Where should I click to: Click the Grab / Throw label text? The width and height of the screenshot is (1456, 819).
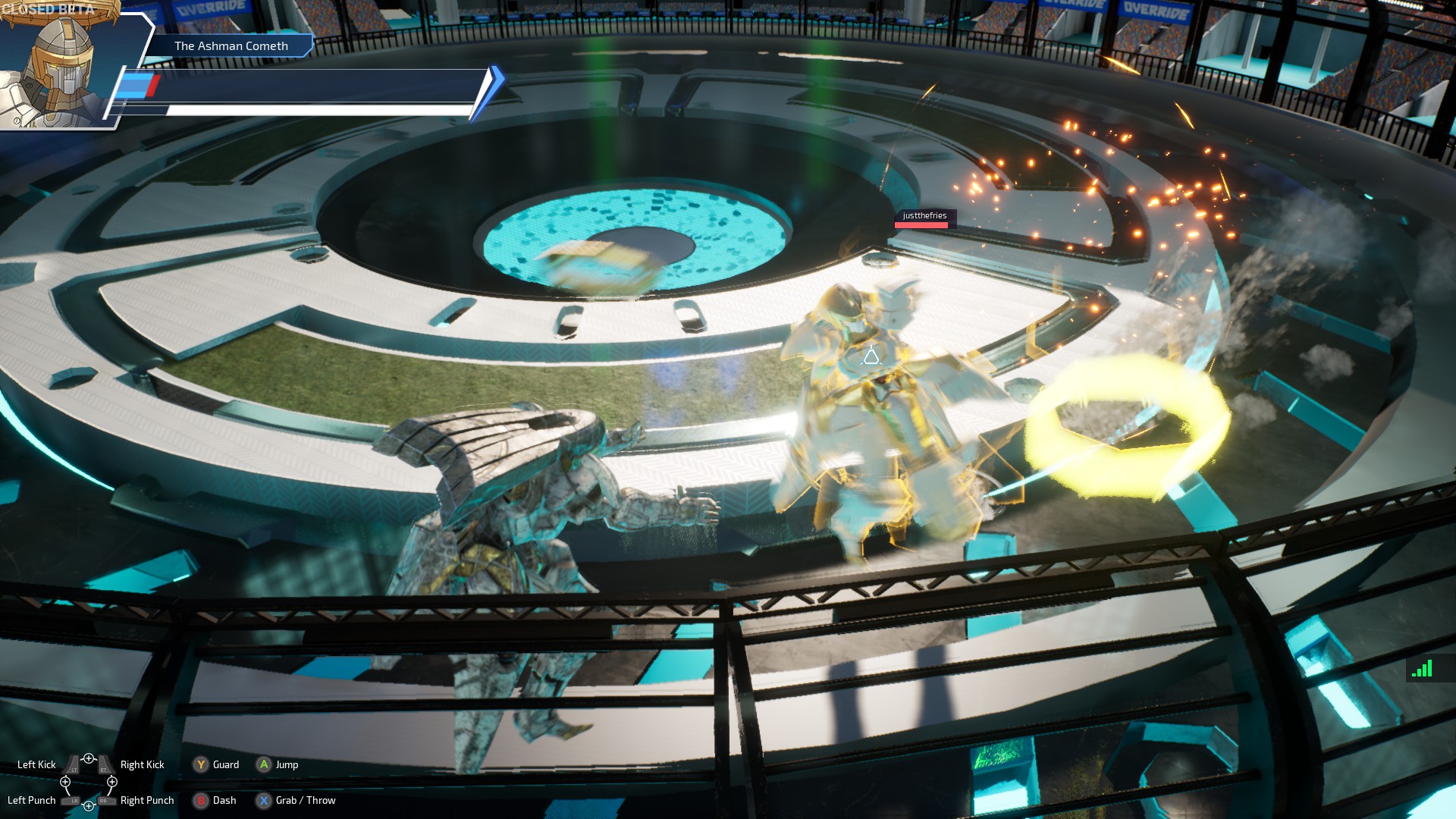tap(307, 801)
